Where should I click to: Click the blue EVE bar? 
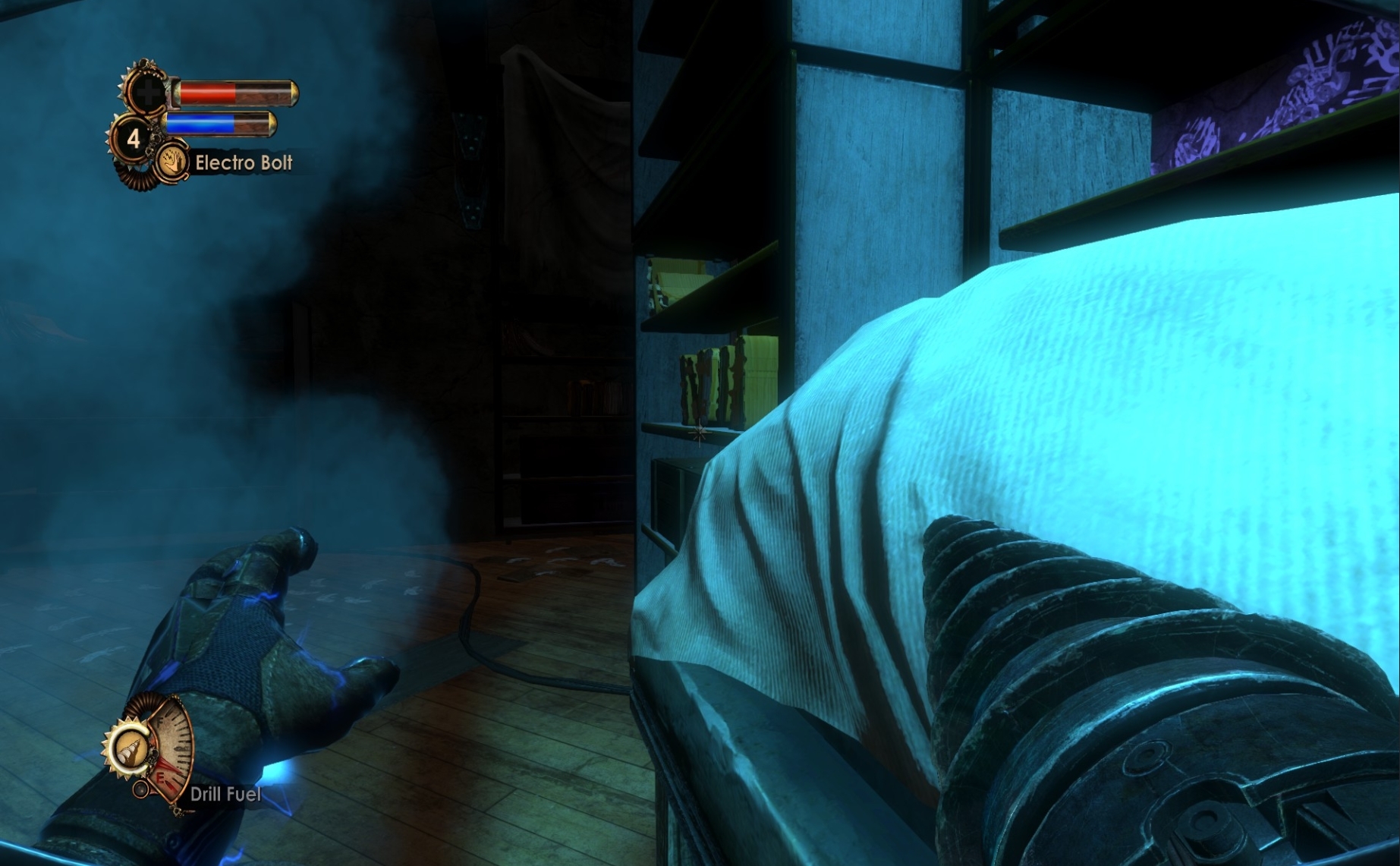[x=201, y=125]
